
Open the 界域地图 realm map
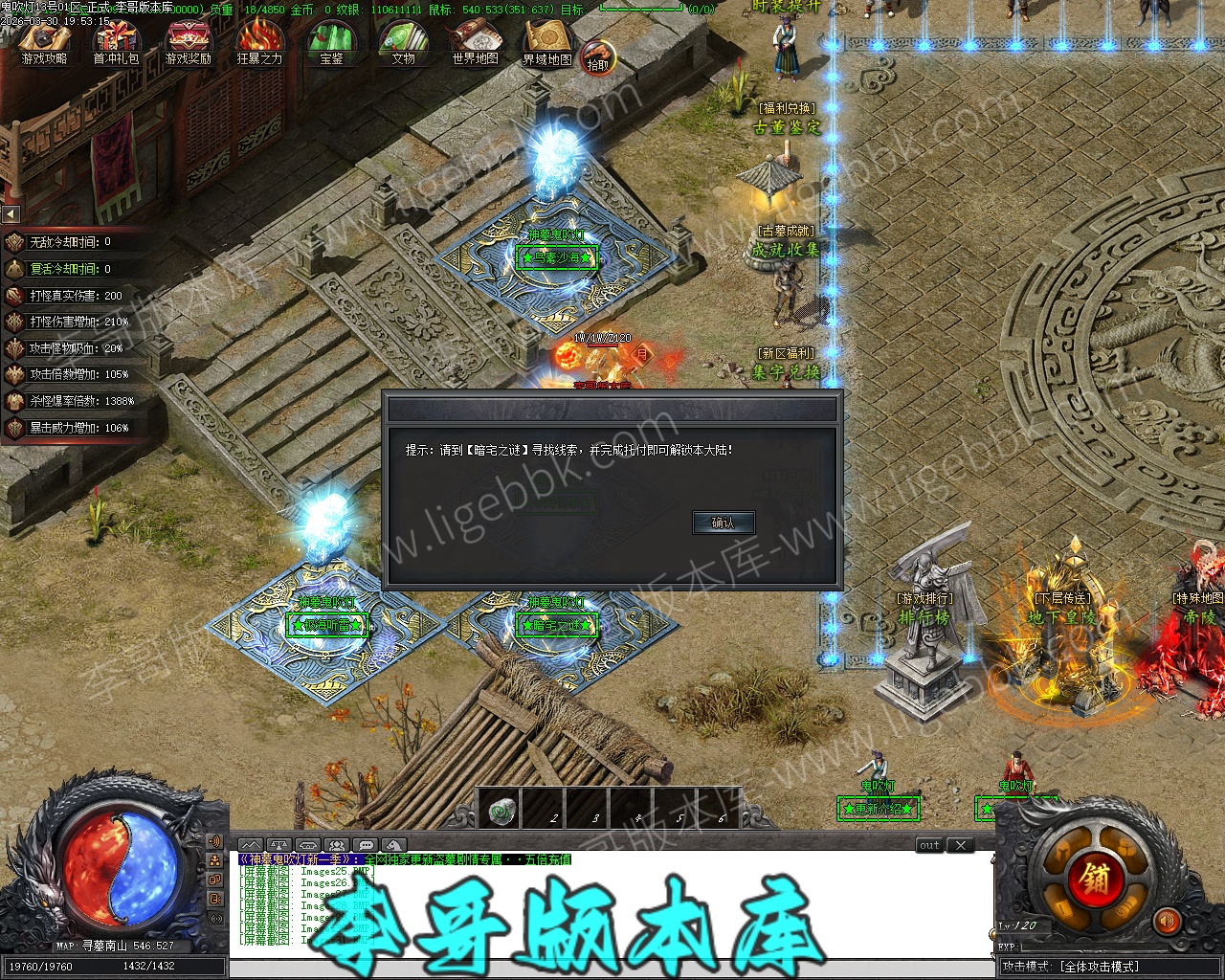point(546,44)
